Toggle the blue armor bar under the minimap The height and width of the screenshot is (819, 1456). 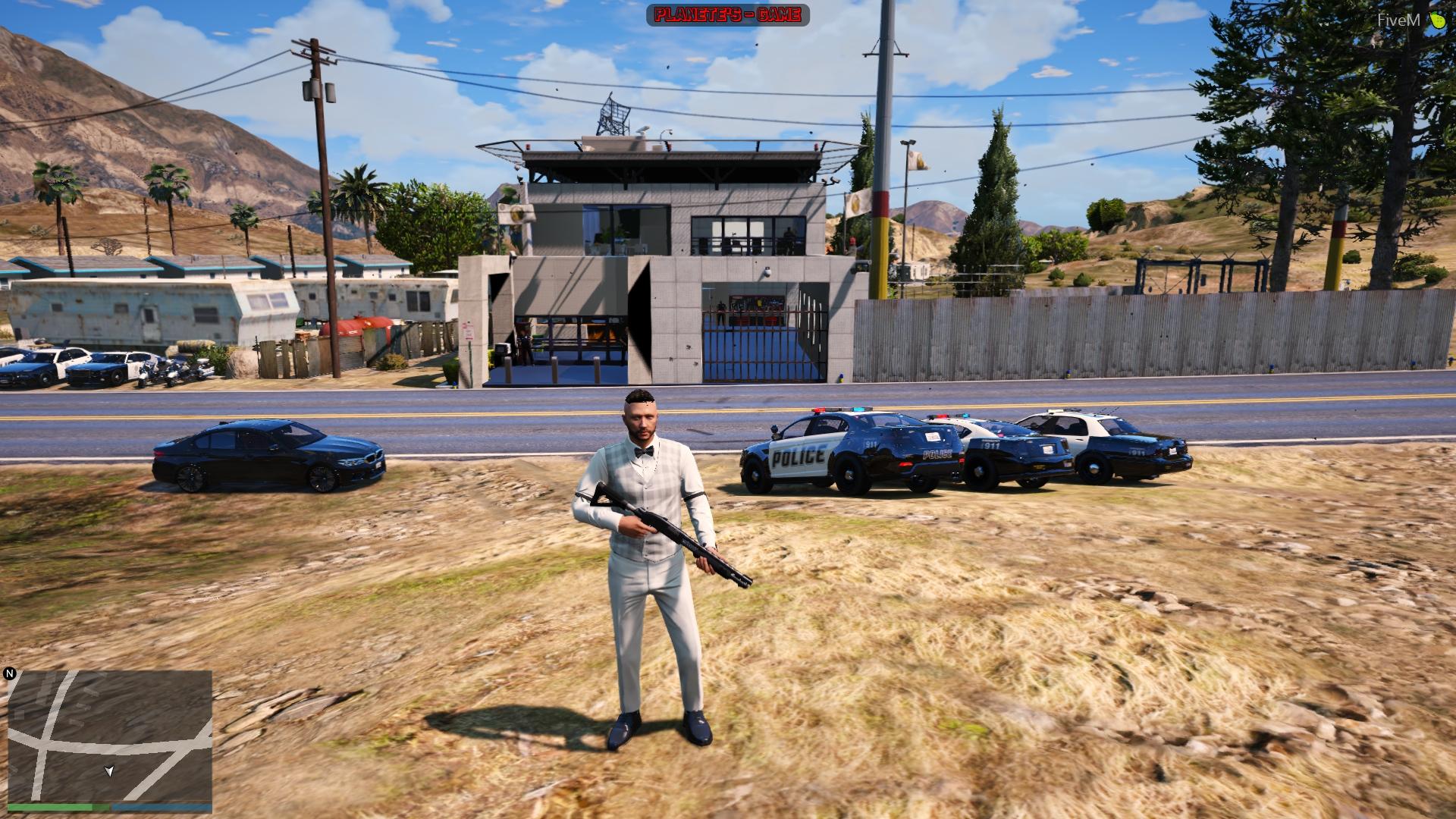pyautogui.click(x=162, y=808)
